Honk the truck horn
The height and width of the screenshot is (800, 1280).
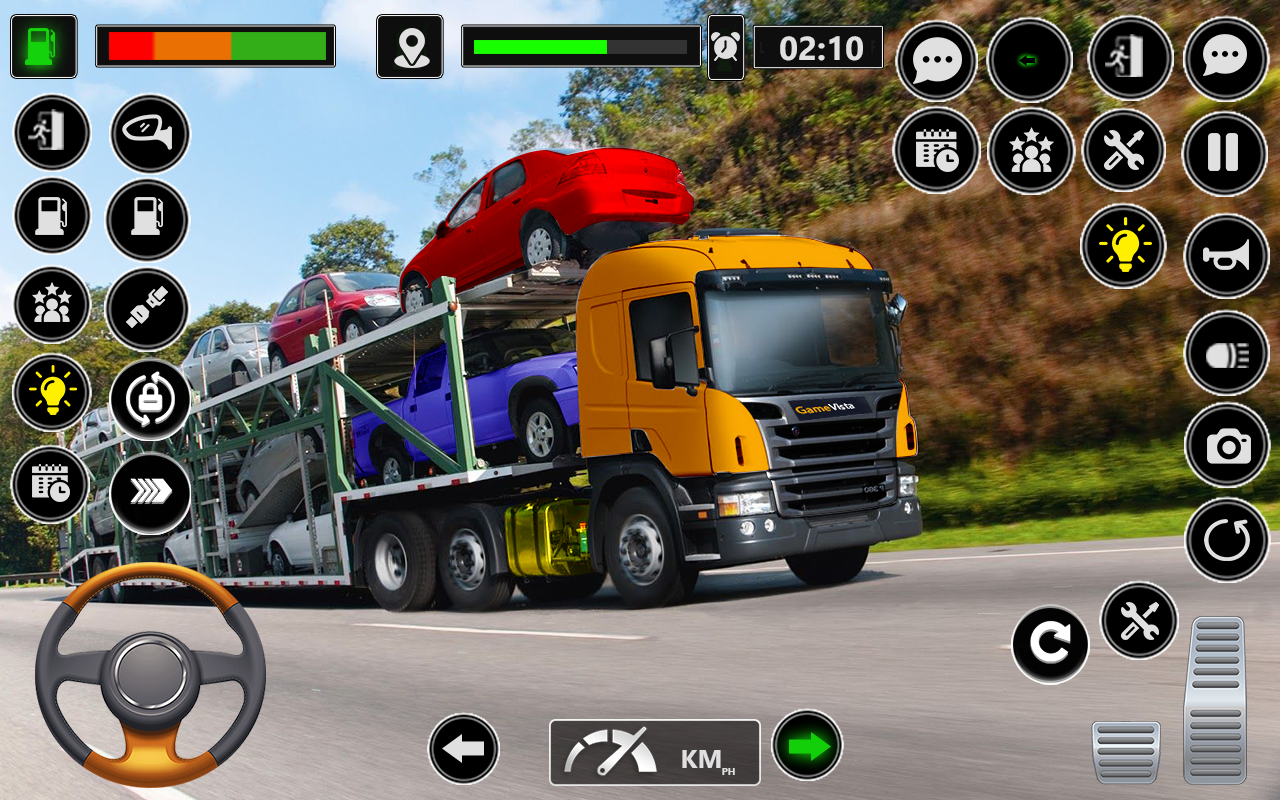click(1226, 257)
